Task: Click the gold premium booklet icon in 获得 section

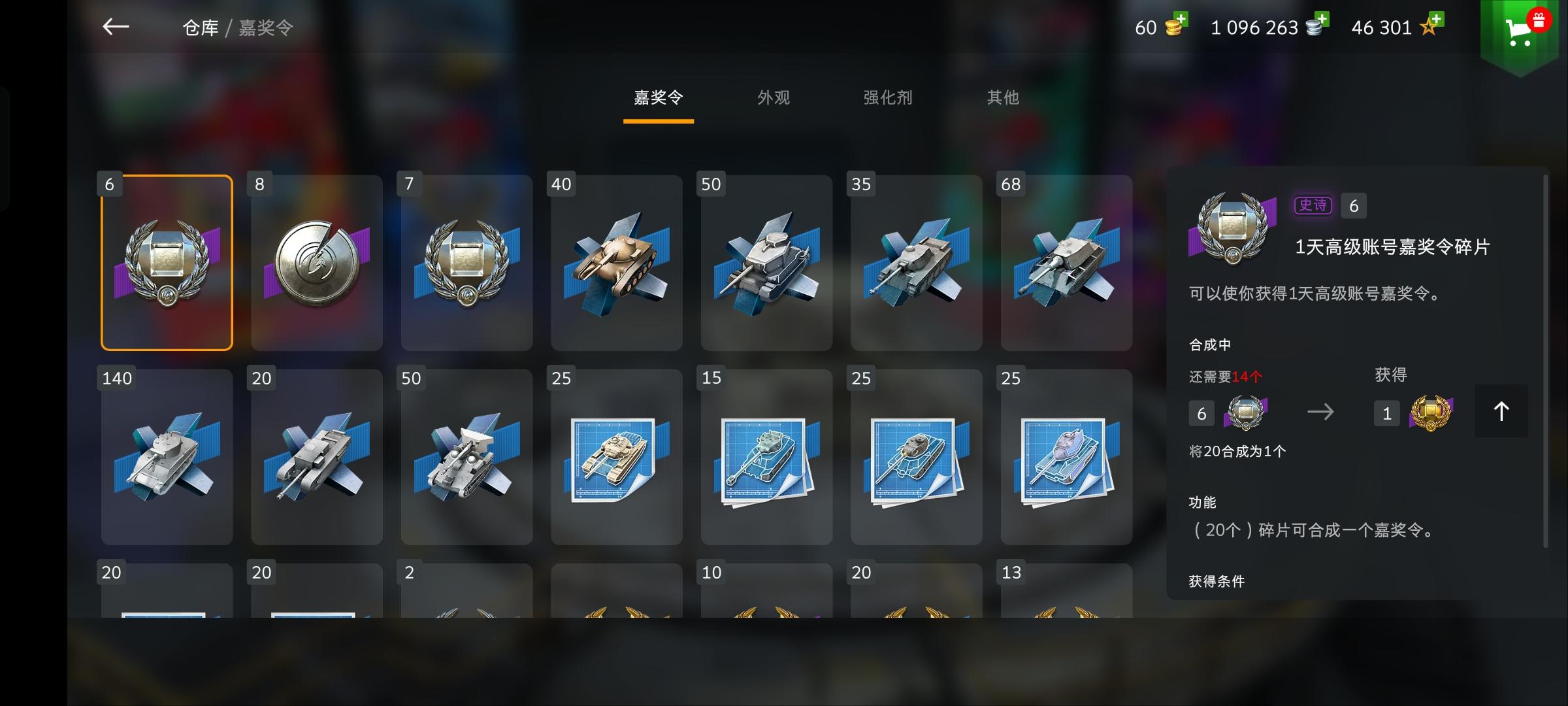Action: [1431, 412]
